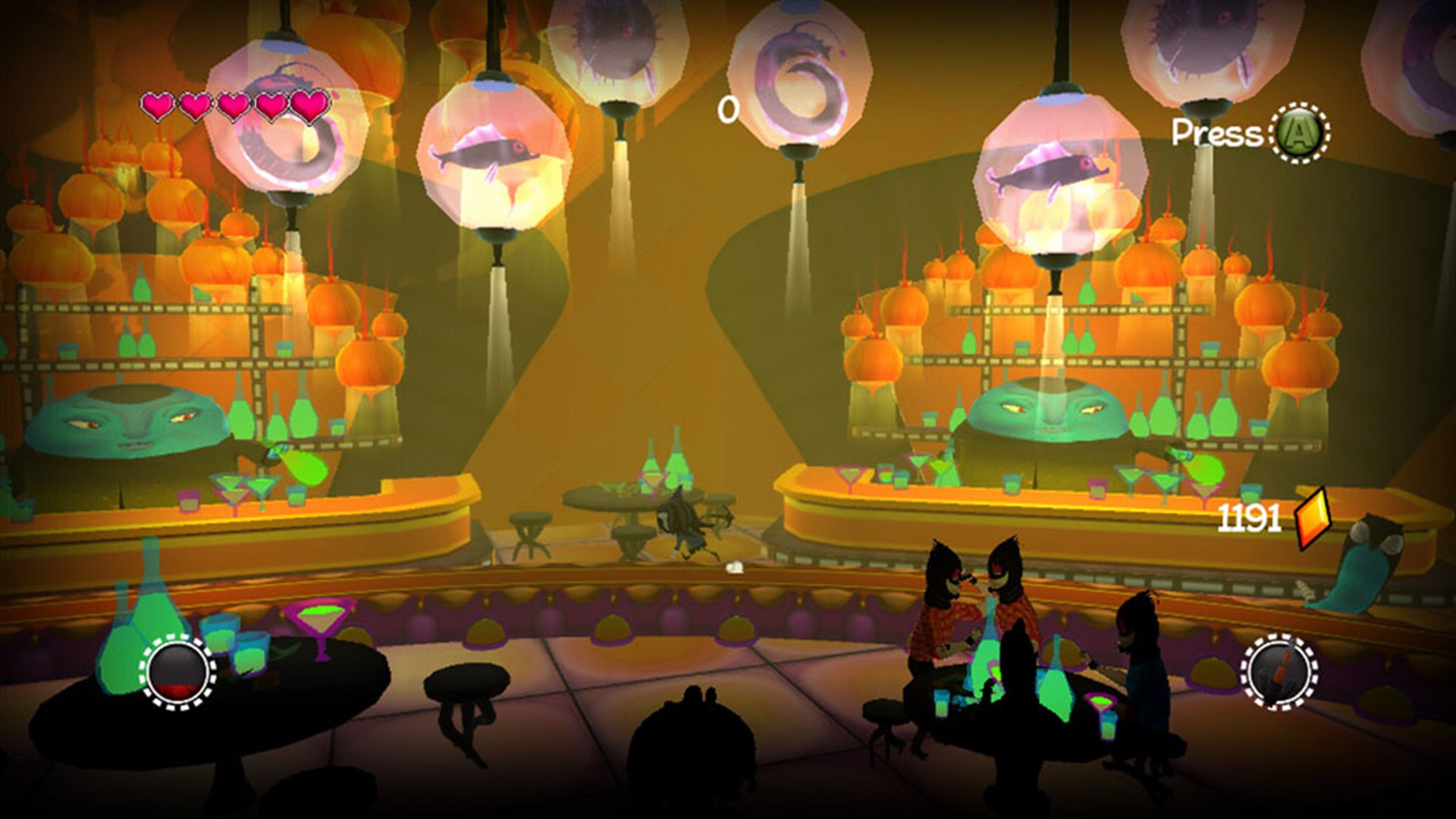Click the middle heart of the health meter

tap(233, 106)
